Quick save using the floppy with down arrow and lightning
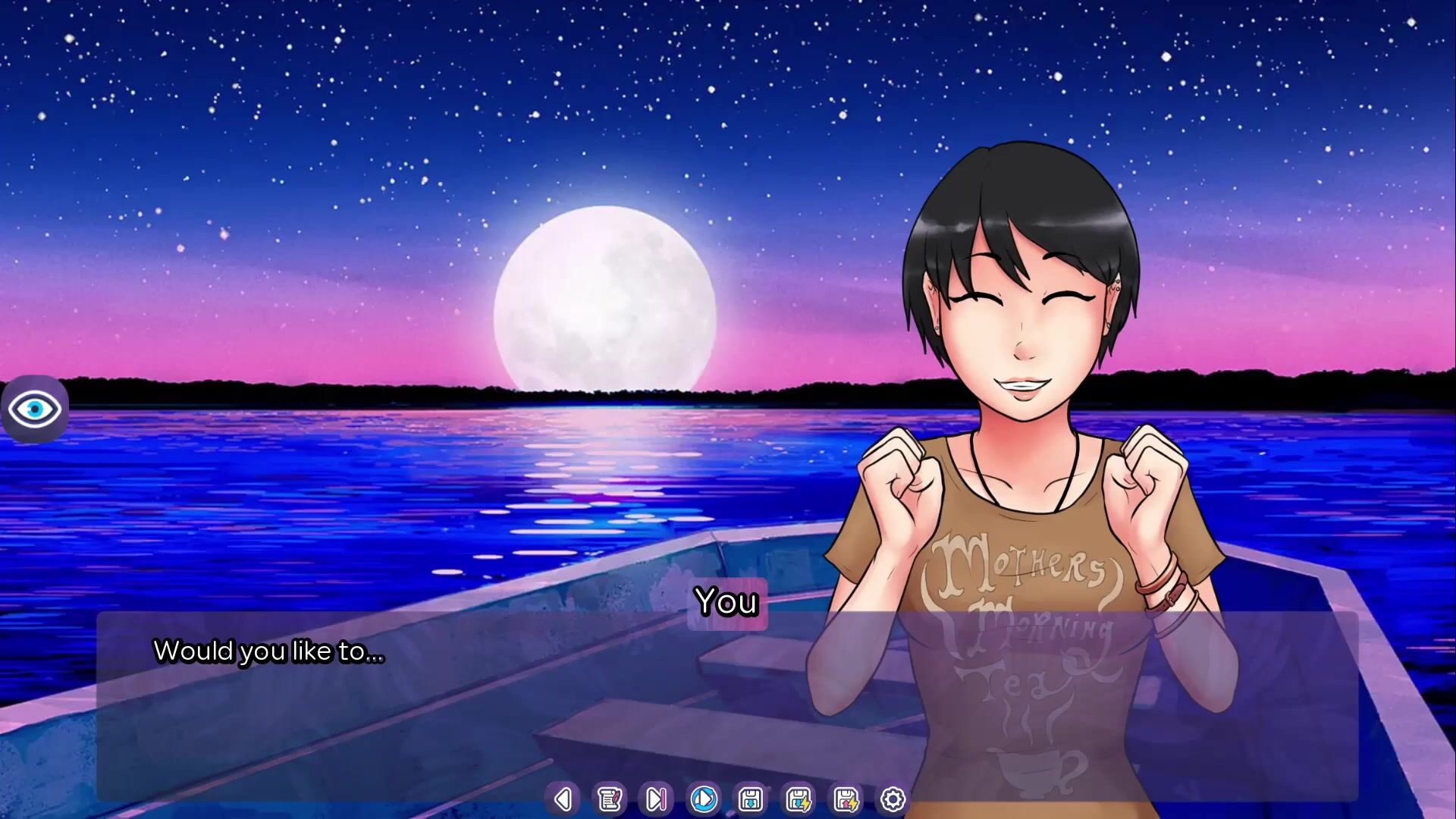Screen dimensions: 1456x819 pos(799,799)
